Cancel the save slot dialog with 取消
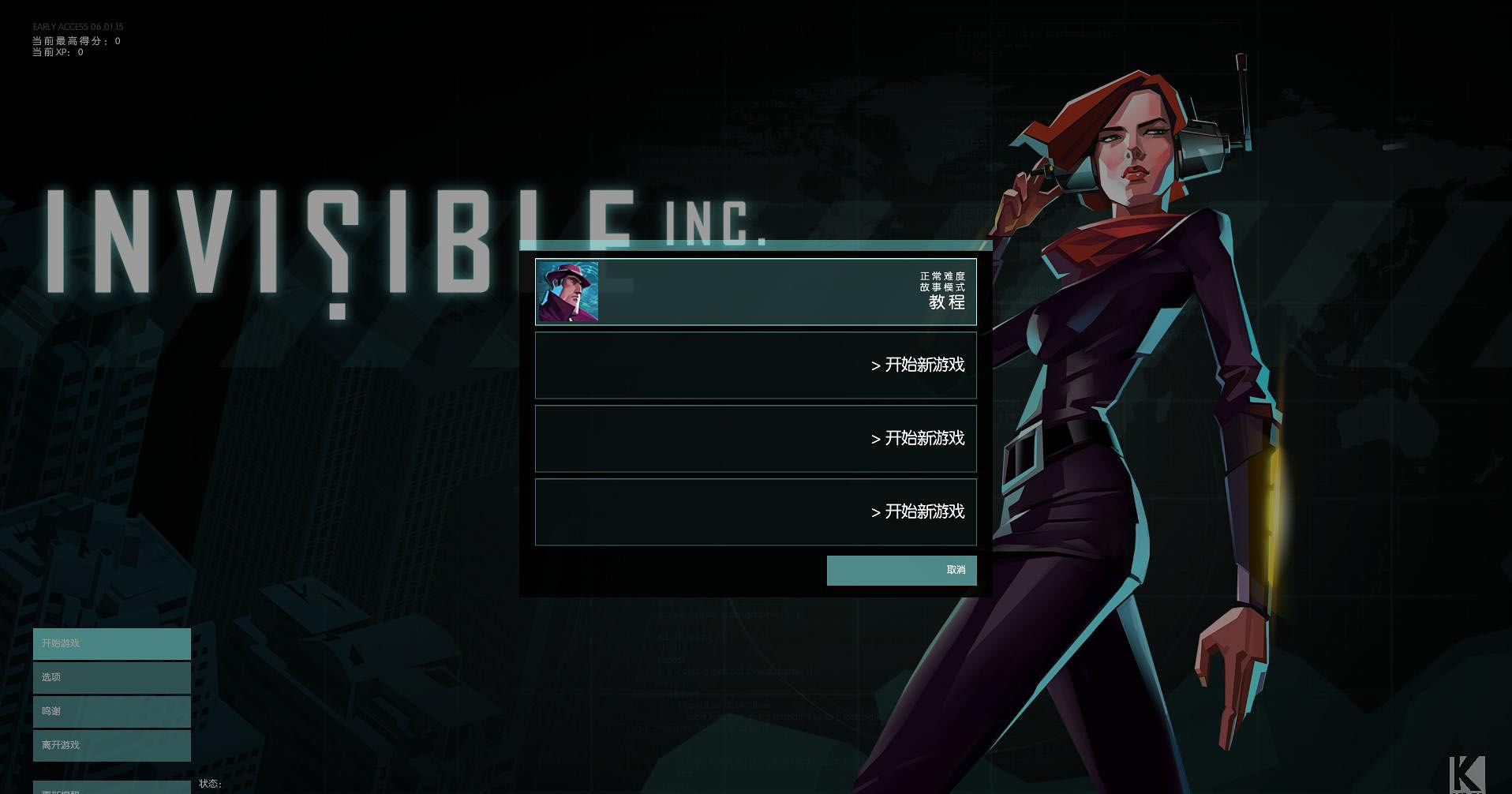The image size is (1512, 794). click(901, 571)
